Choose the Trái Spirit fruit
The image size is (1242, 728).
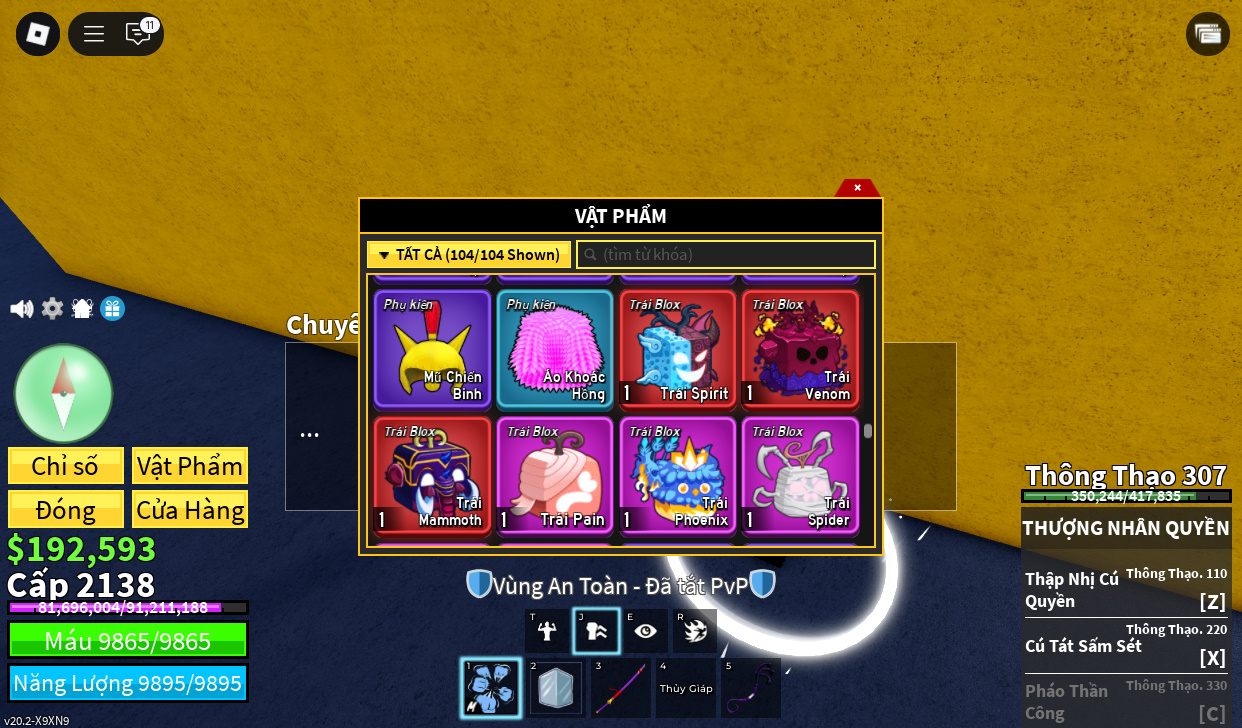click(678, 349)
